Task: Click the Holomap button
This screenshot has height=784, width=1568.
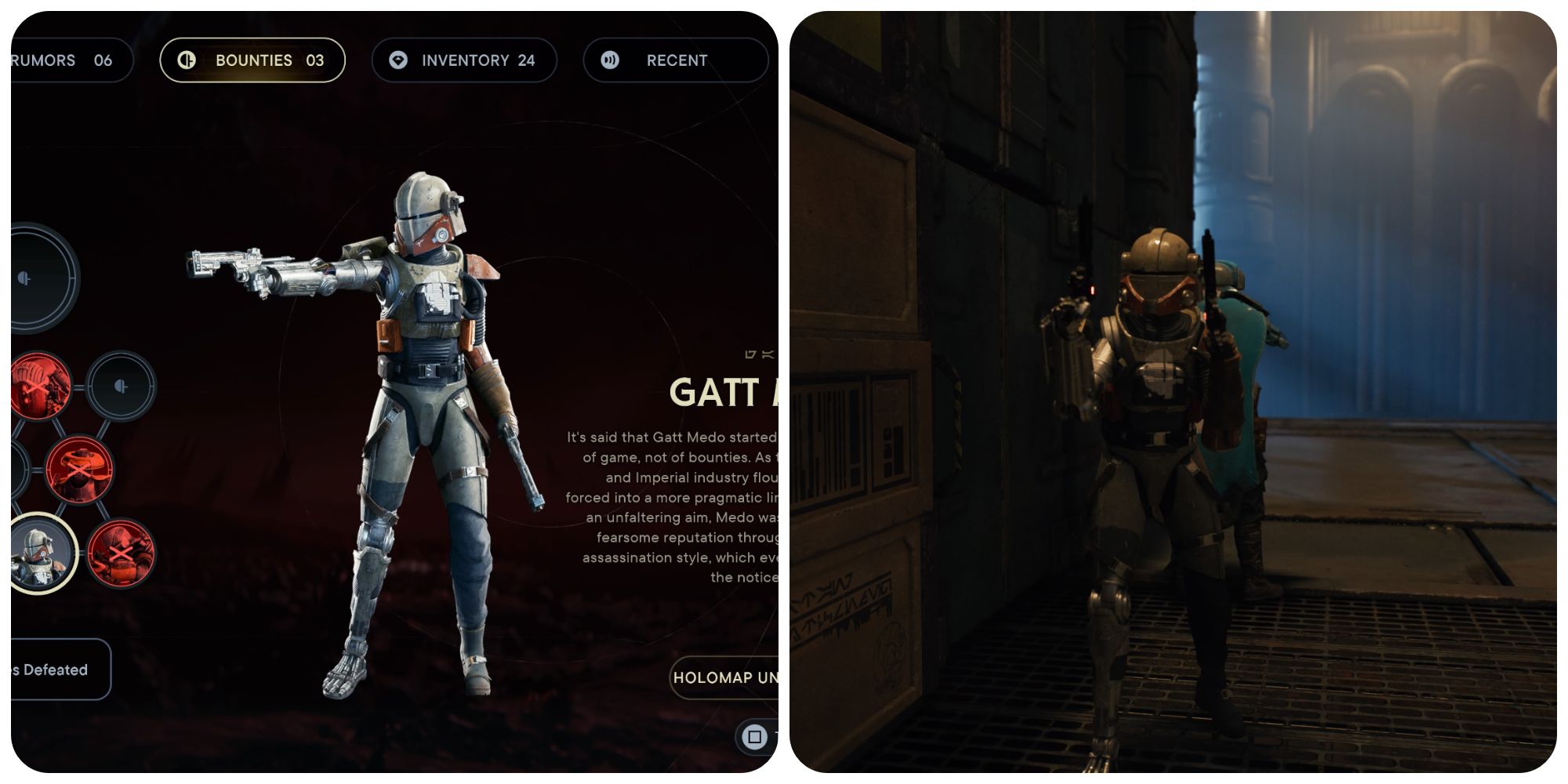Action: coord(724,677)
